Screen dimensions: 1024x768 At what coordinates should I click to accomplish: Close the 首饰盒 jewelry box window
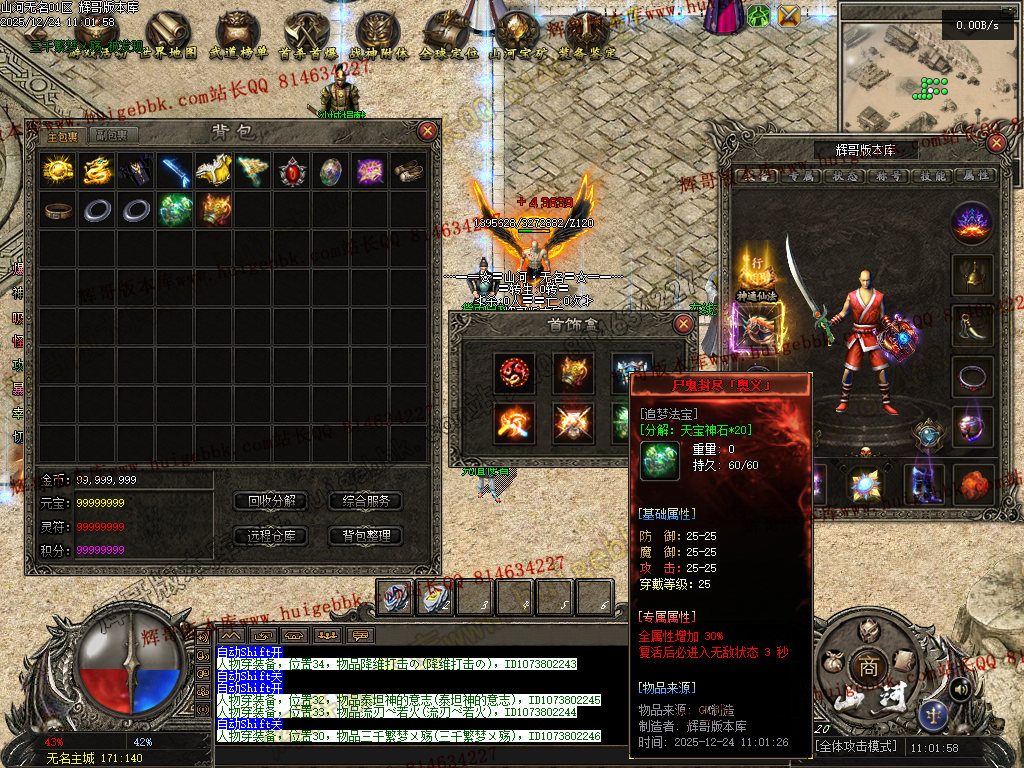pos(683,324)
